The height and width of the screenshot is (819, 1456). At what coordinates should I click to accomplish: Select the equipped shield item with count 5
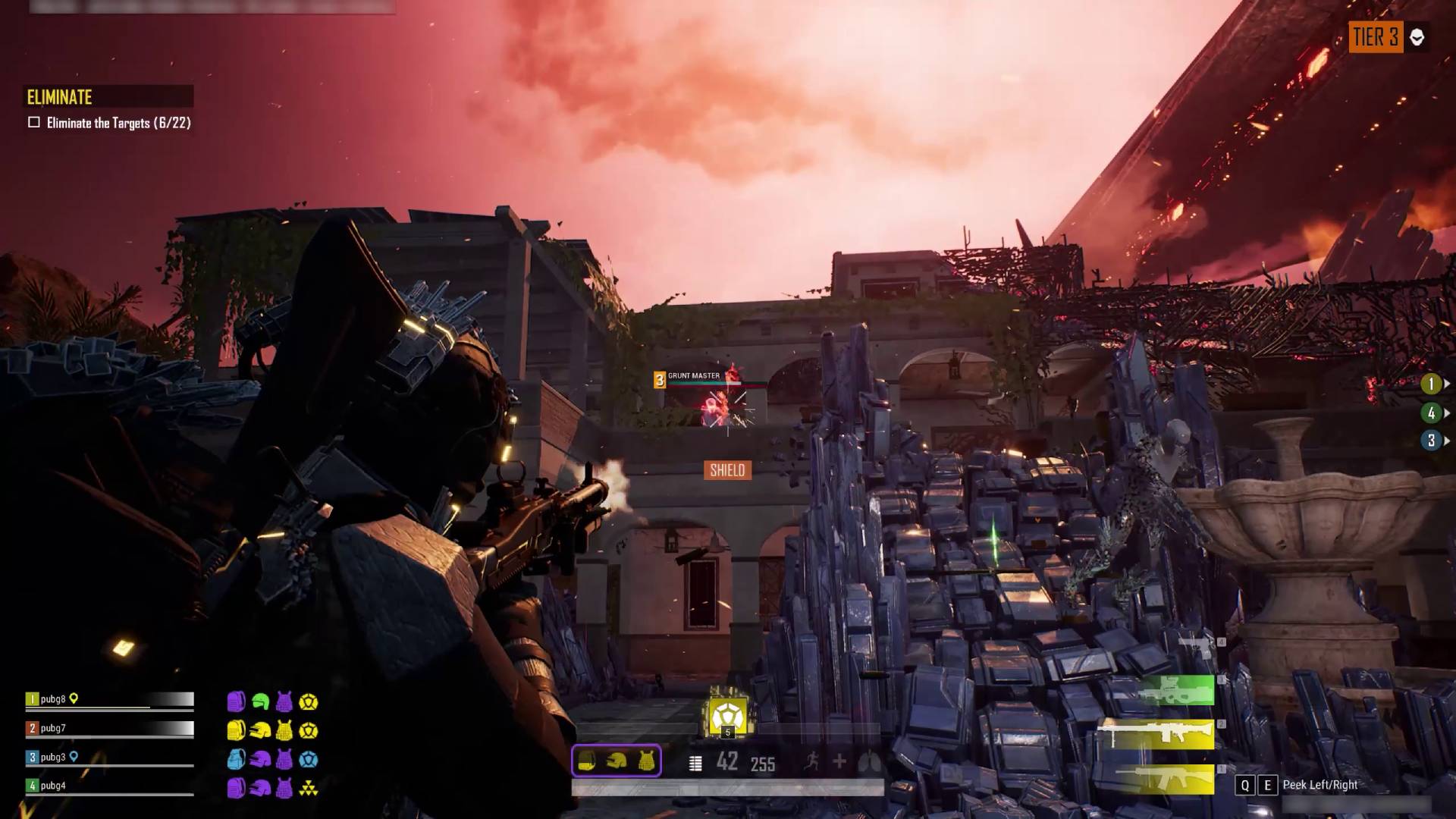click(728, 716)
